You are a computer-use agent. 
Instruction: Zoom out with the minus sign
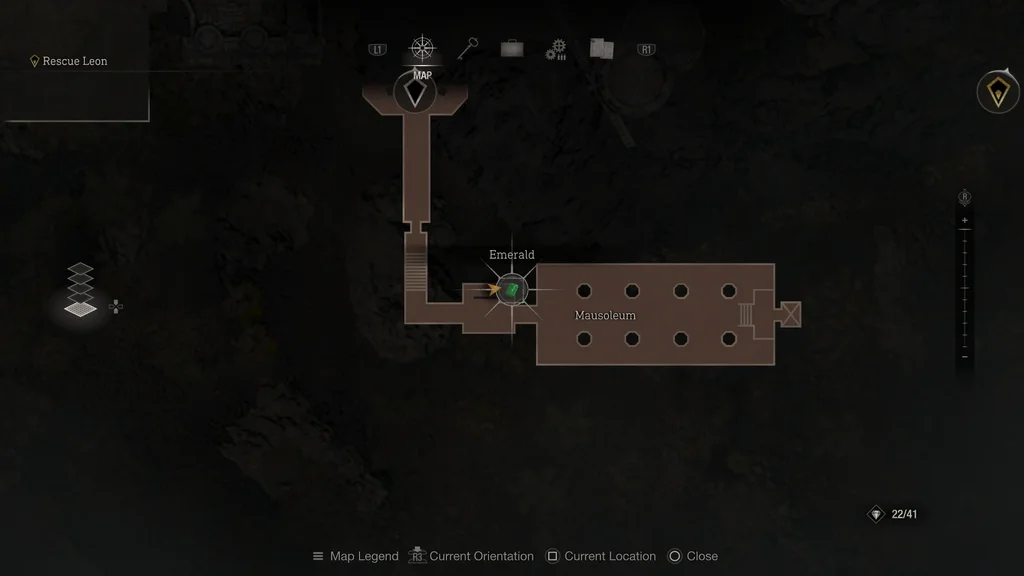tap(964, 356)
